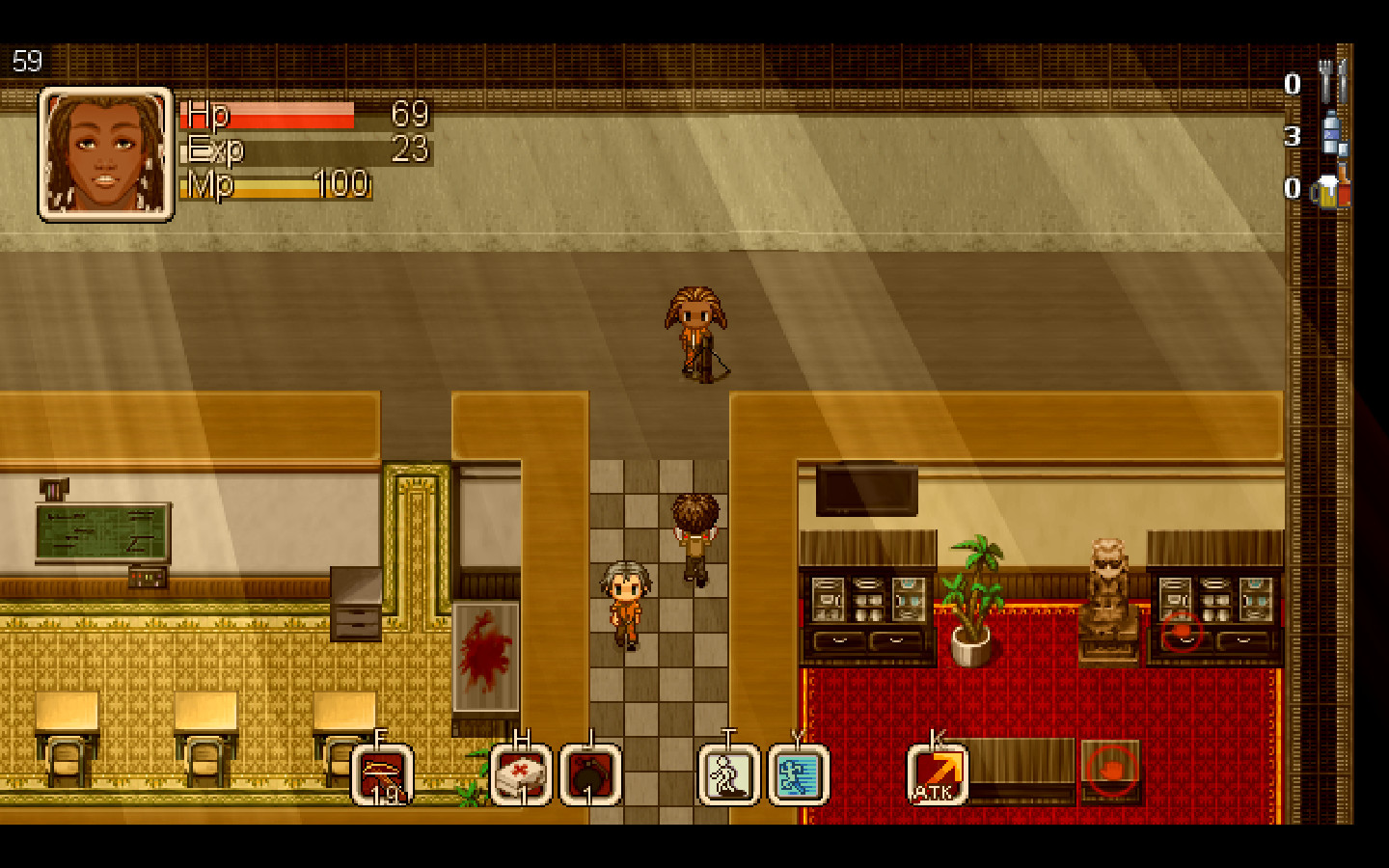Click the lion statue on the counter
Viewport: 1389px width, 868px height.
1107,588
